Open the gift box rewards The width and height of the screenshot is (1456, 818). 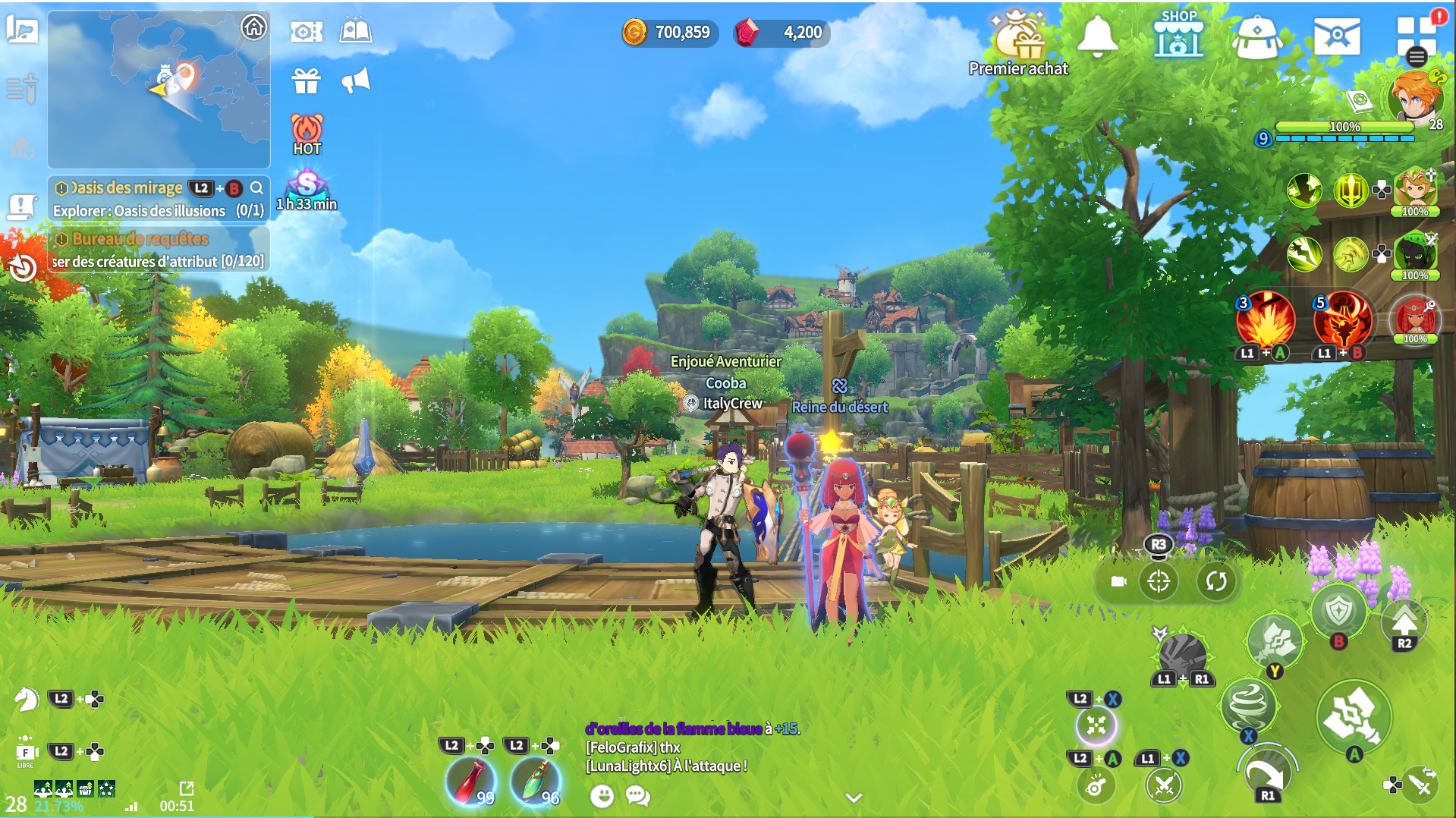point(307,80)
